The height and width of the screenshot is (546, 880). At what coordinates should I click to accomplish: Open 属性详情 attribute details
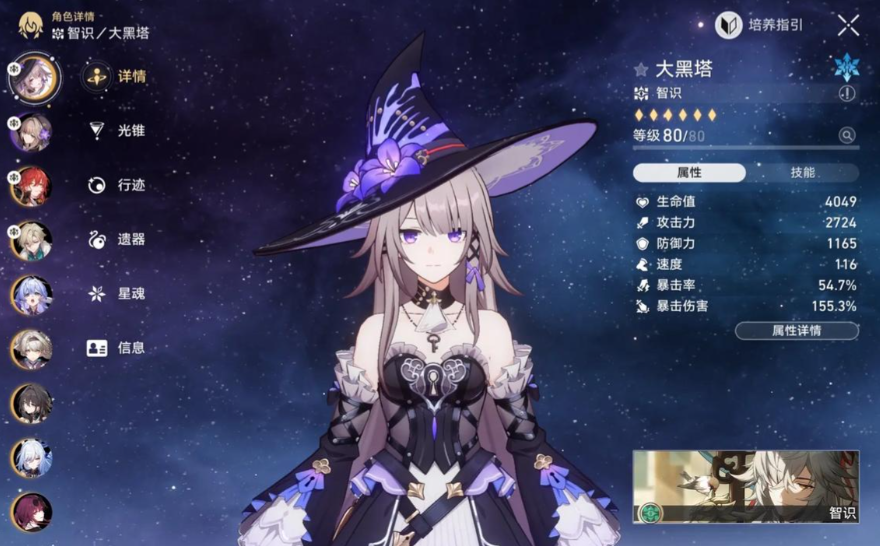coord(796,331)
